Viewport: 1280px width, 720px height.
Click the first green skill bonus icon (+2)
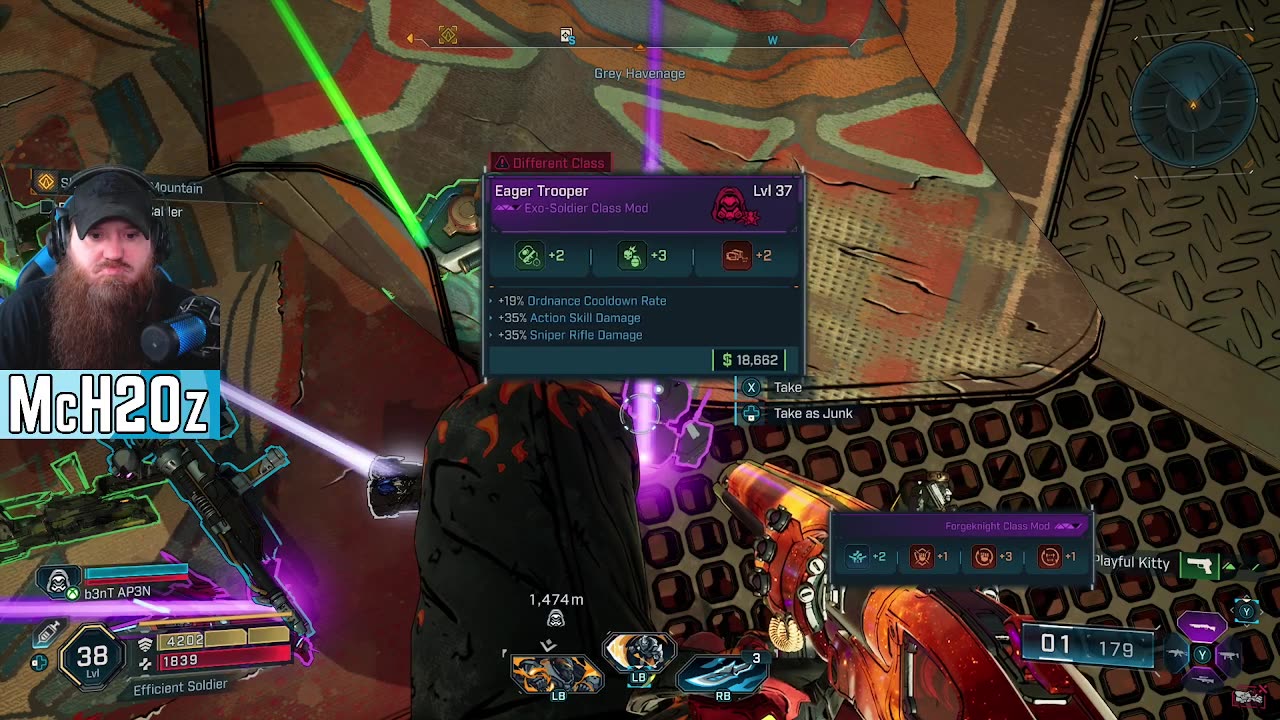tap(529, 256)
